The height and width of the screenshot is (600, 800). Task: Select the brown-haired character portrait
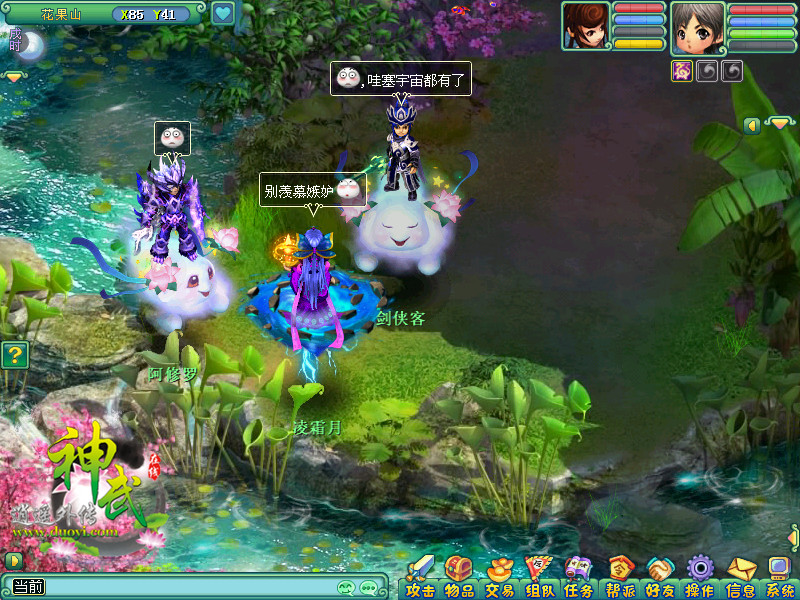pyautogui.click(x=585, y=27)
